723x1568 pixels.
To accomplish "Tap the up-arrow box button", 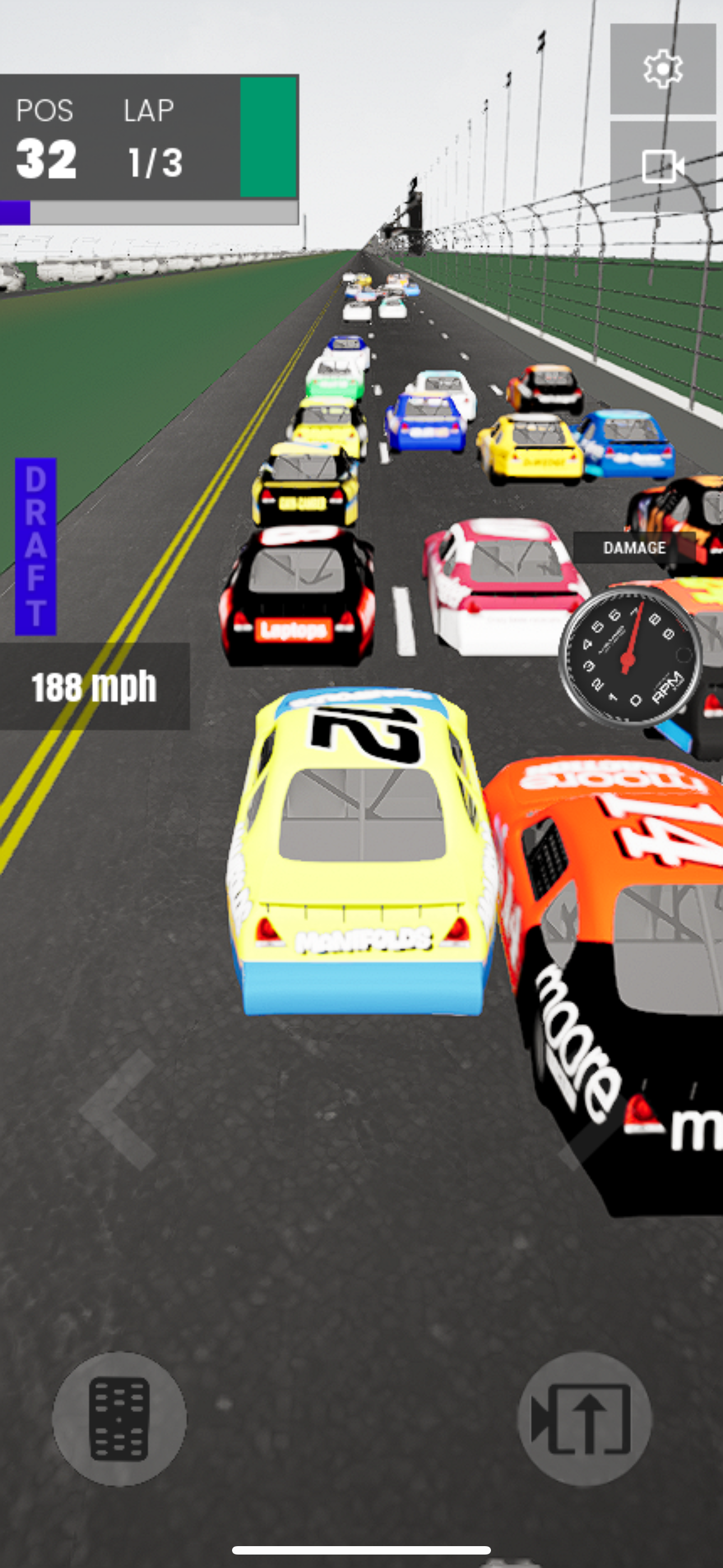I will (583, 1419).
